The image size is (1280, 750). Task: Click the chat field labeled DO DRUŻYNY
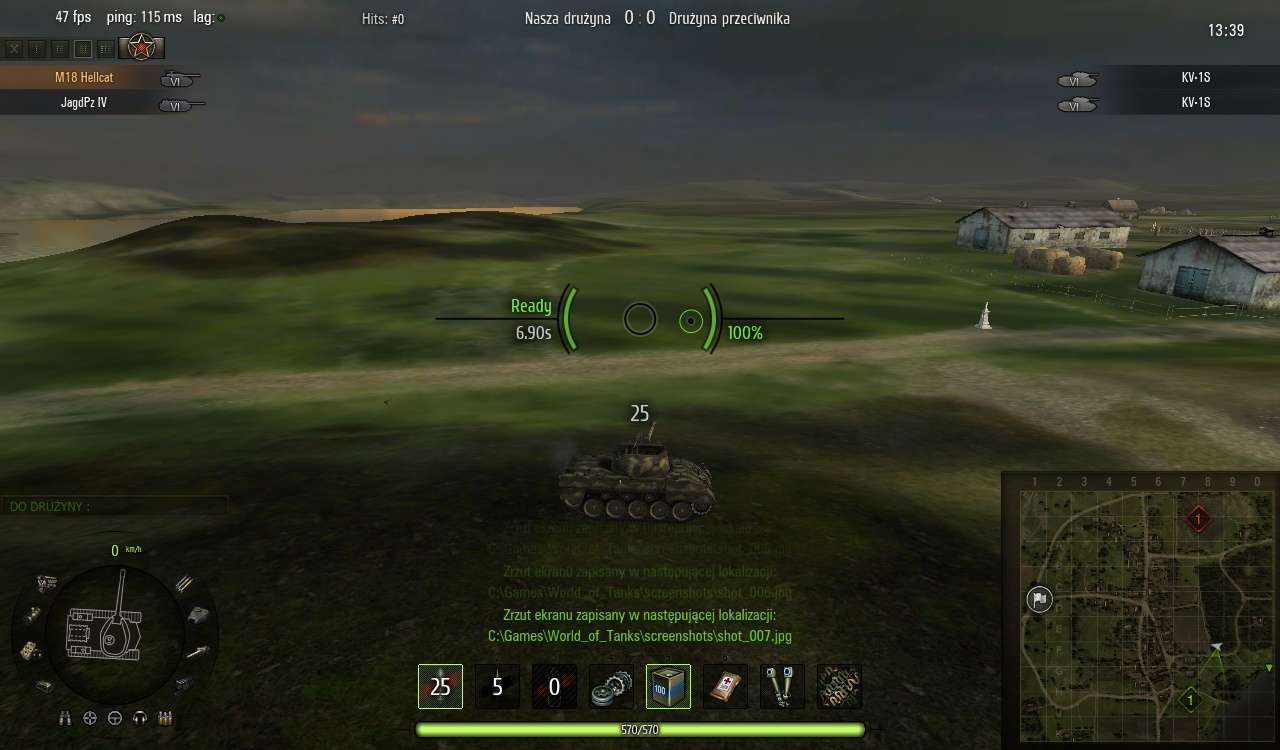pos(114,506)
